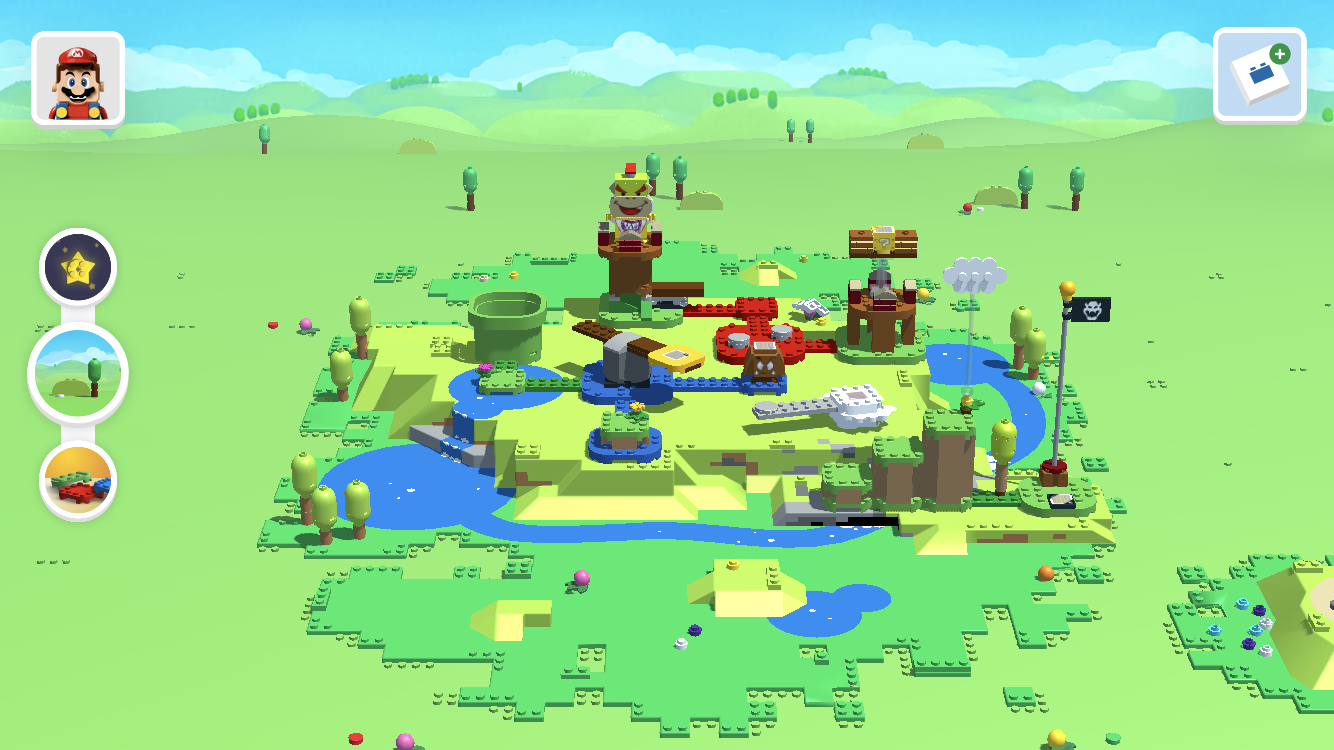Image resolution: width=1334 pixels, height=750 pixels.
Task: Open the Mario profile icon
Action: [78, 79]
